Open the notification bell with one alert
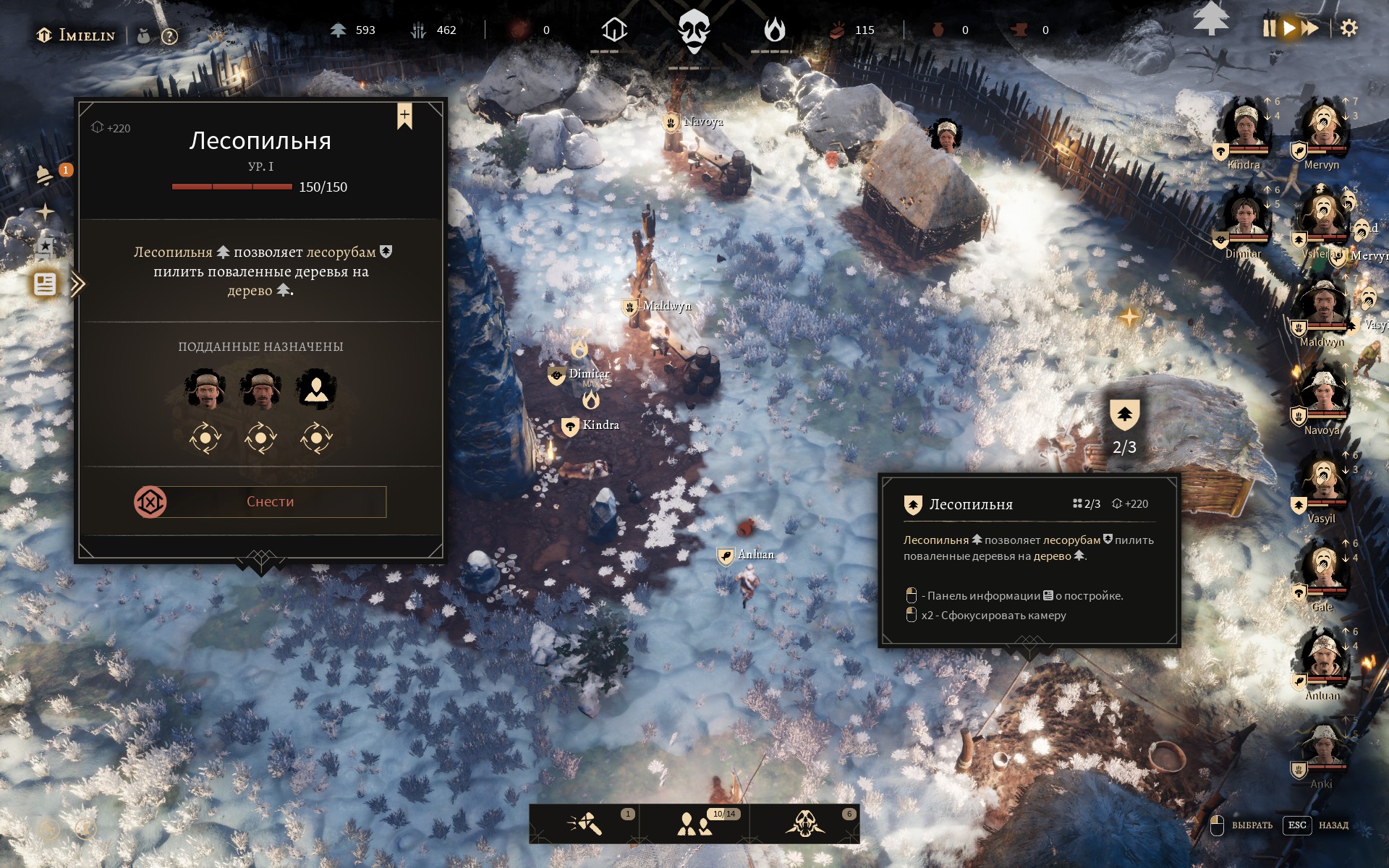Viewport: 1389px width, 868px height. click(x=45, y=174)
